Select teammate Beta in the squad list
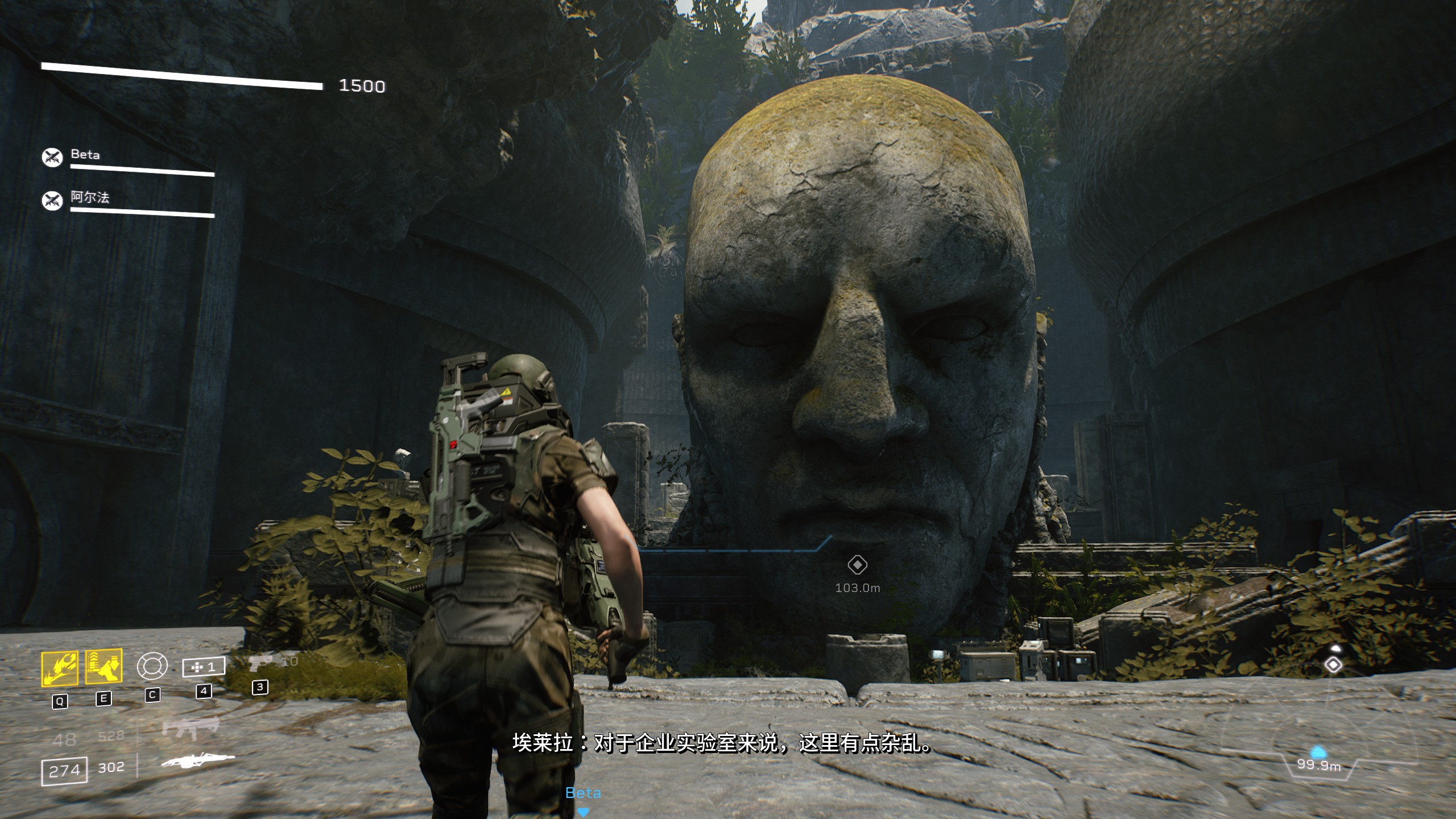This screenshot has width=1456, height=819. [85, 155]
